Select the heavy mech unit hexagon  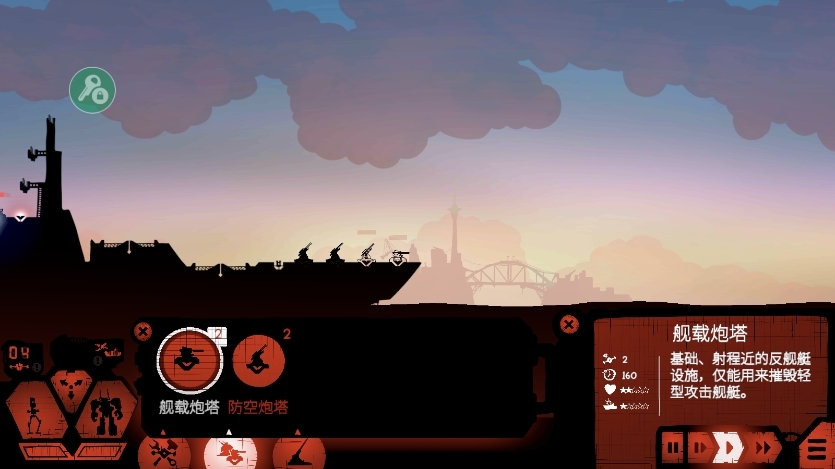pos(104,412)
